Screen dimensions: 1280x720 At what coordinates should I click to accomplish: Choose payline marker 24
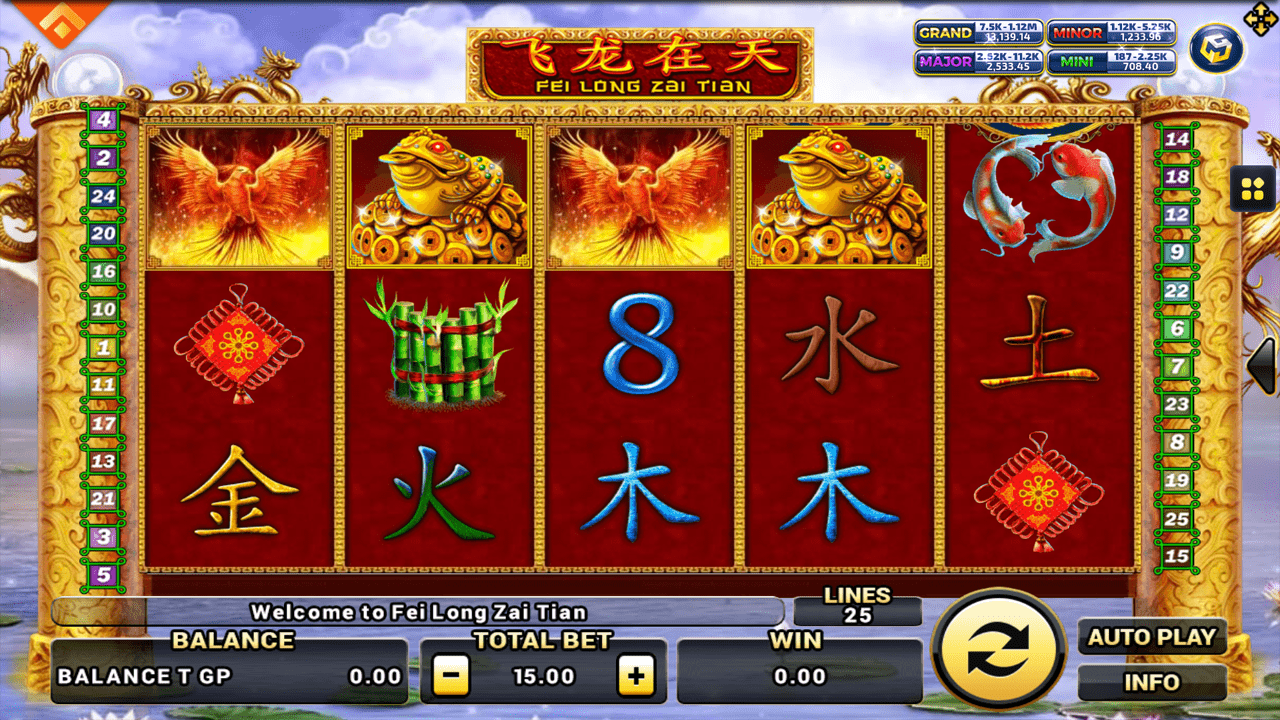click(x=103, y=196)
